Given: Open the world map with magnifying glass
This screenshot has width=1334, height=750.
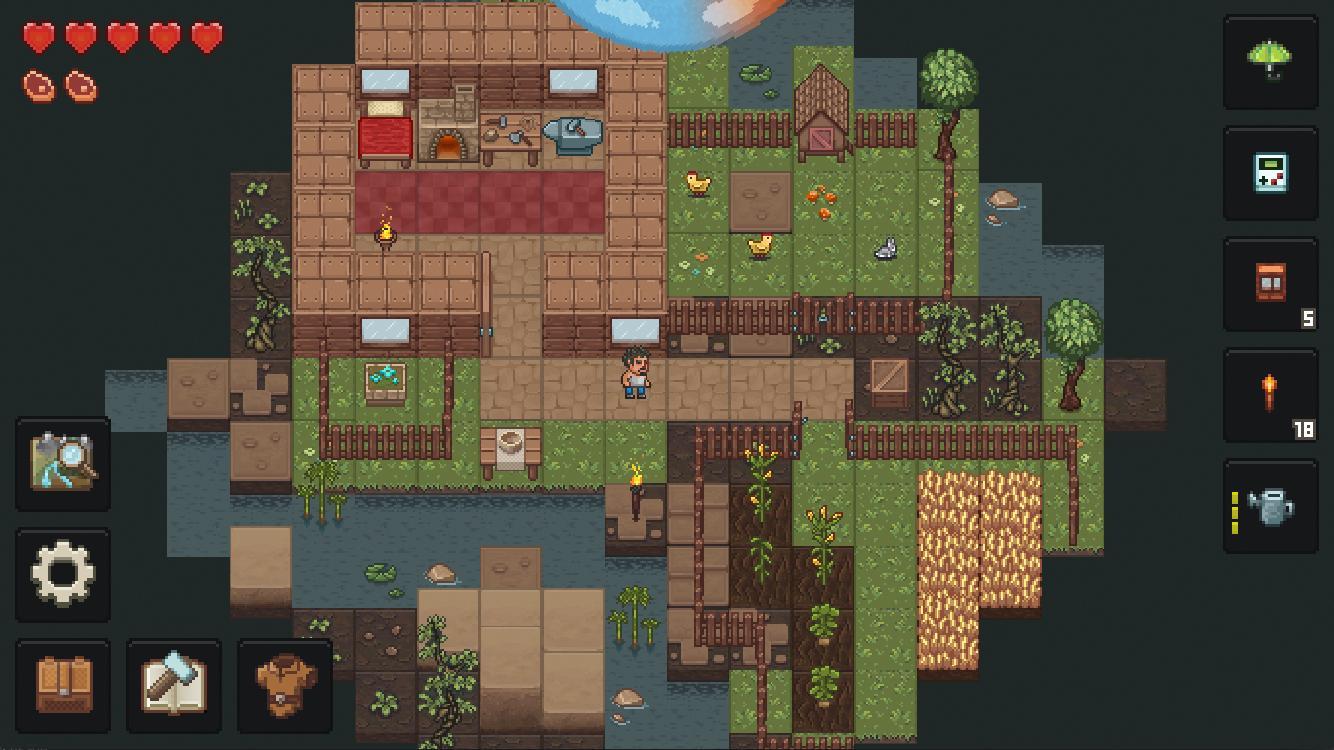Looking at the screenshot, I should coord(62,465).
